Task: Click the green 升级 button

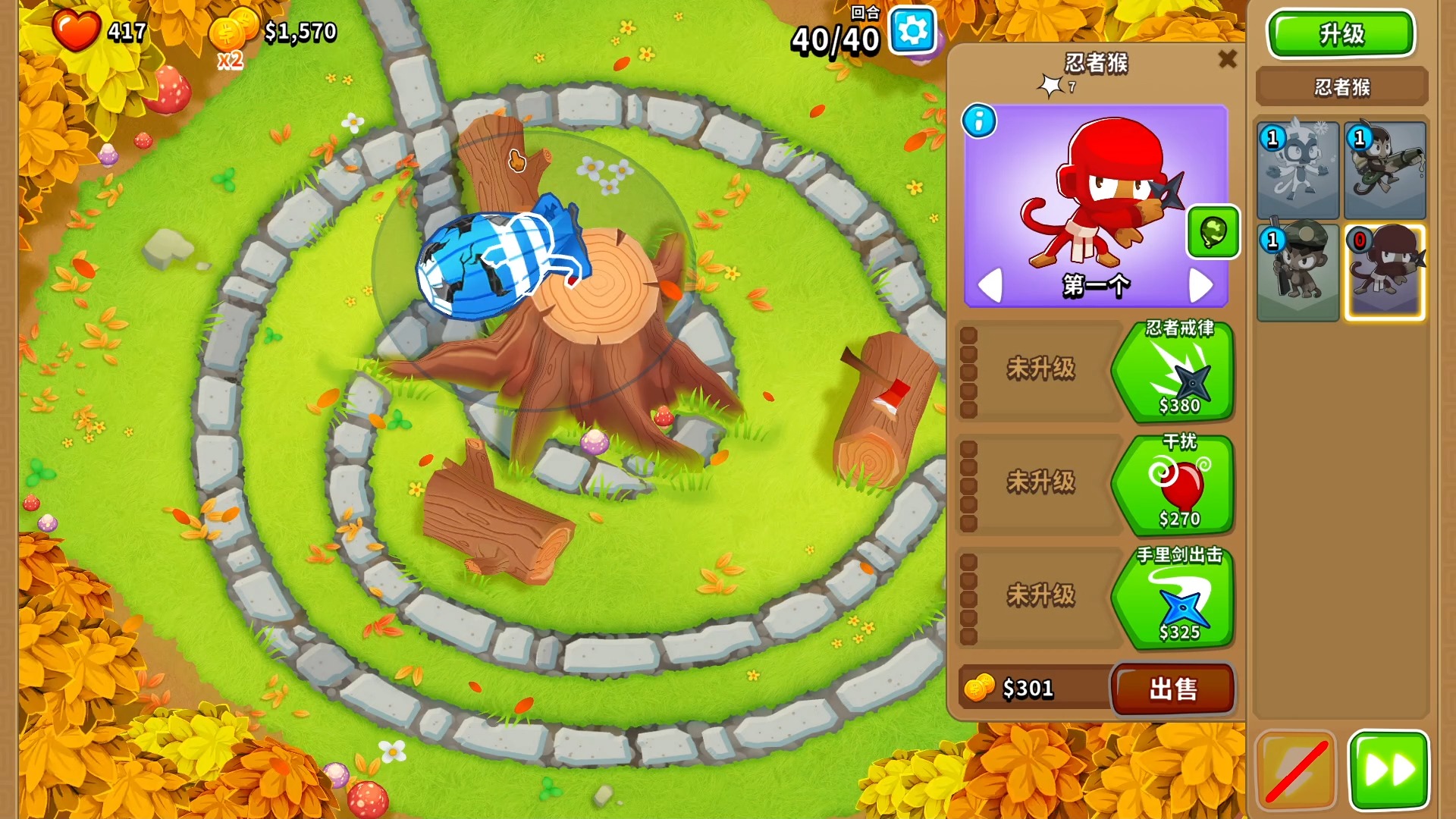Action: click(1341, 34)
